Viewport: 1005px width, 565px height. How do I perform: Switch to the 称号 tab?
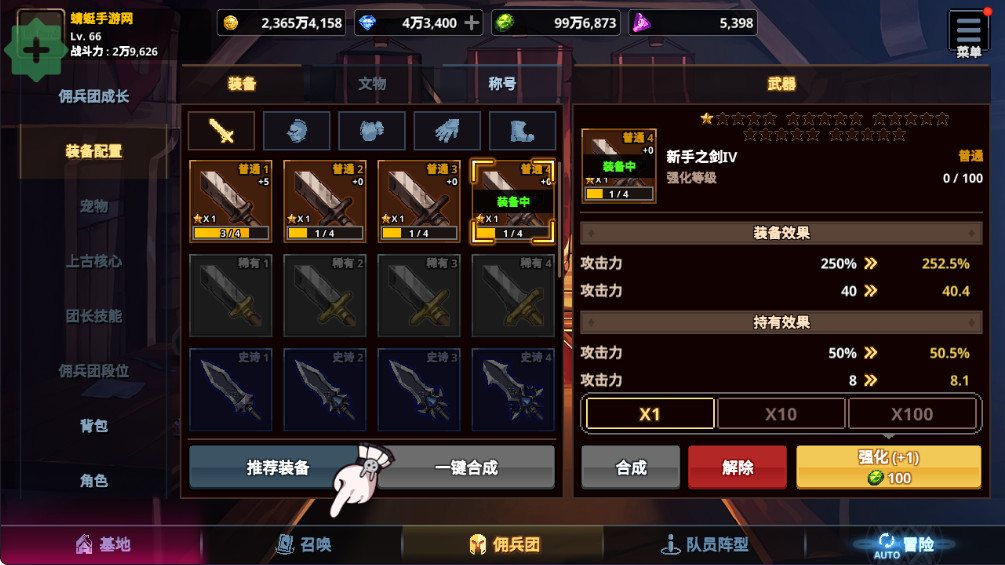pyautogui.click(x=502, y=84)
